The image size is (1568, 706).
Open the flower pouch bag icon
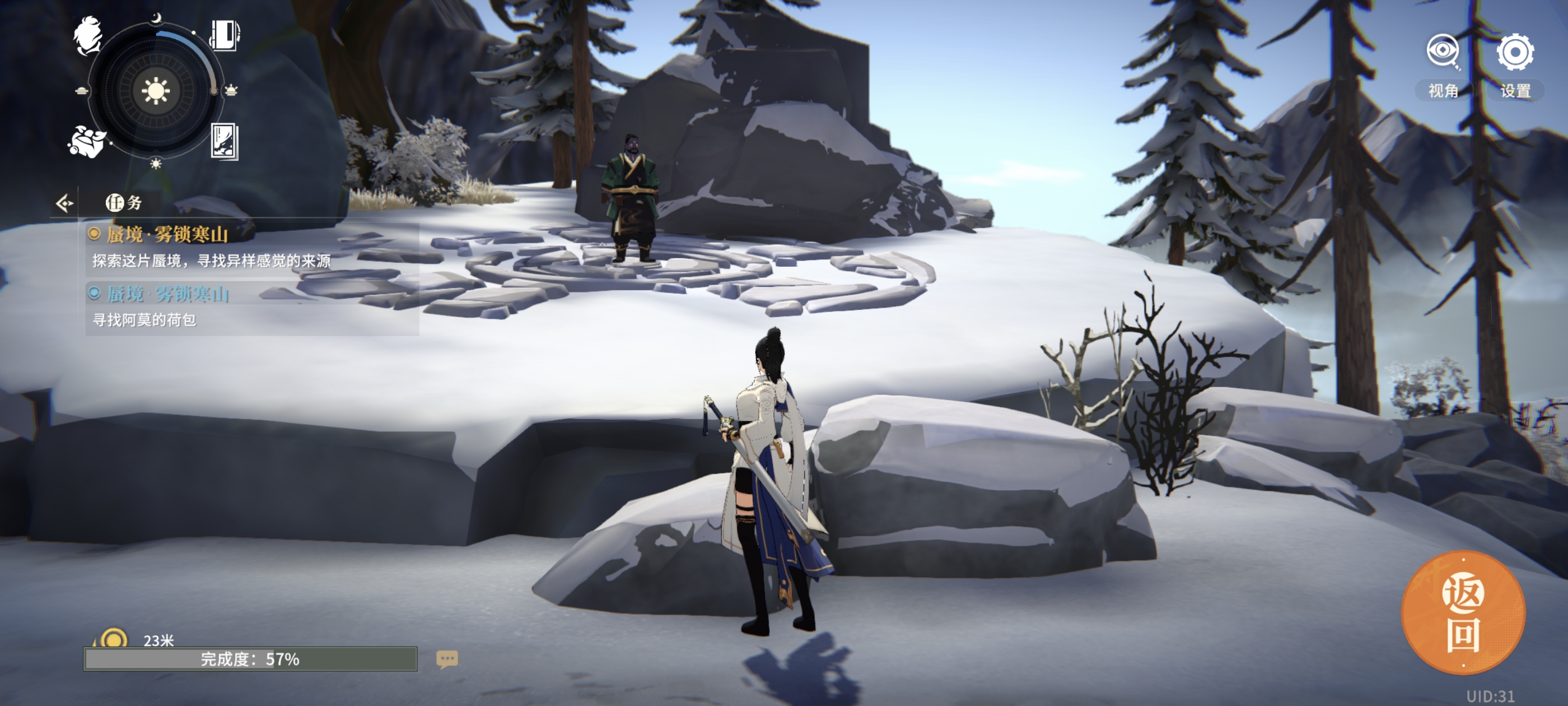coord(86,141)
